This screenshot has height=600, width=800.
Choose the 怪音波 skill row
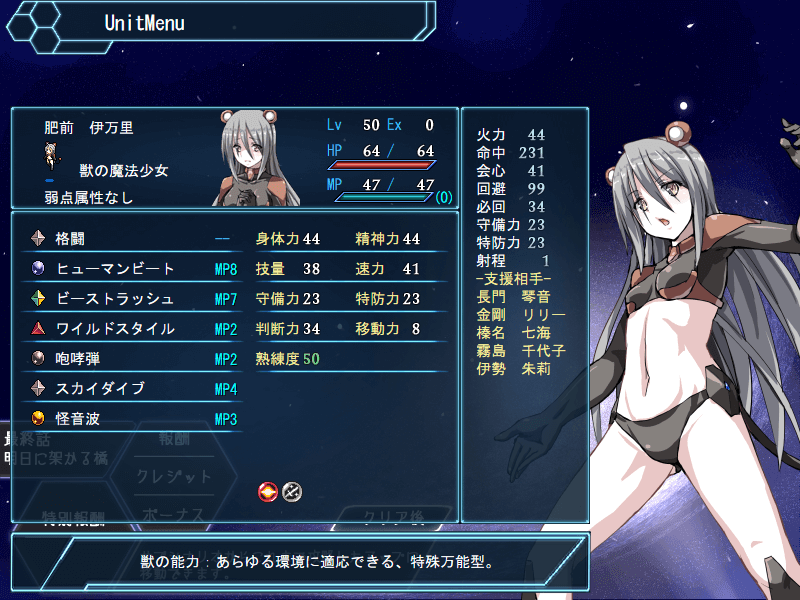point(130,419)
